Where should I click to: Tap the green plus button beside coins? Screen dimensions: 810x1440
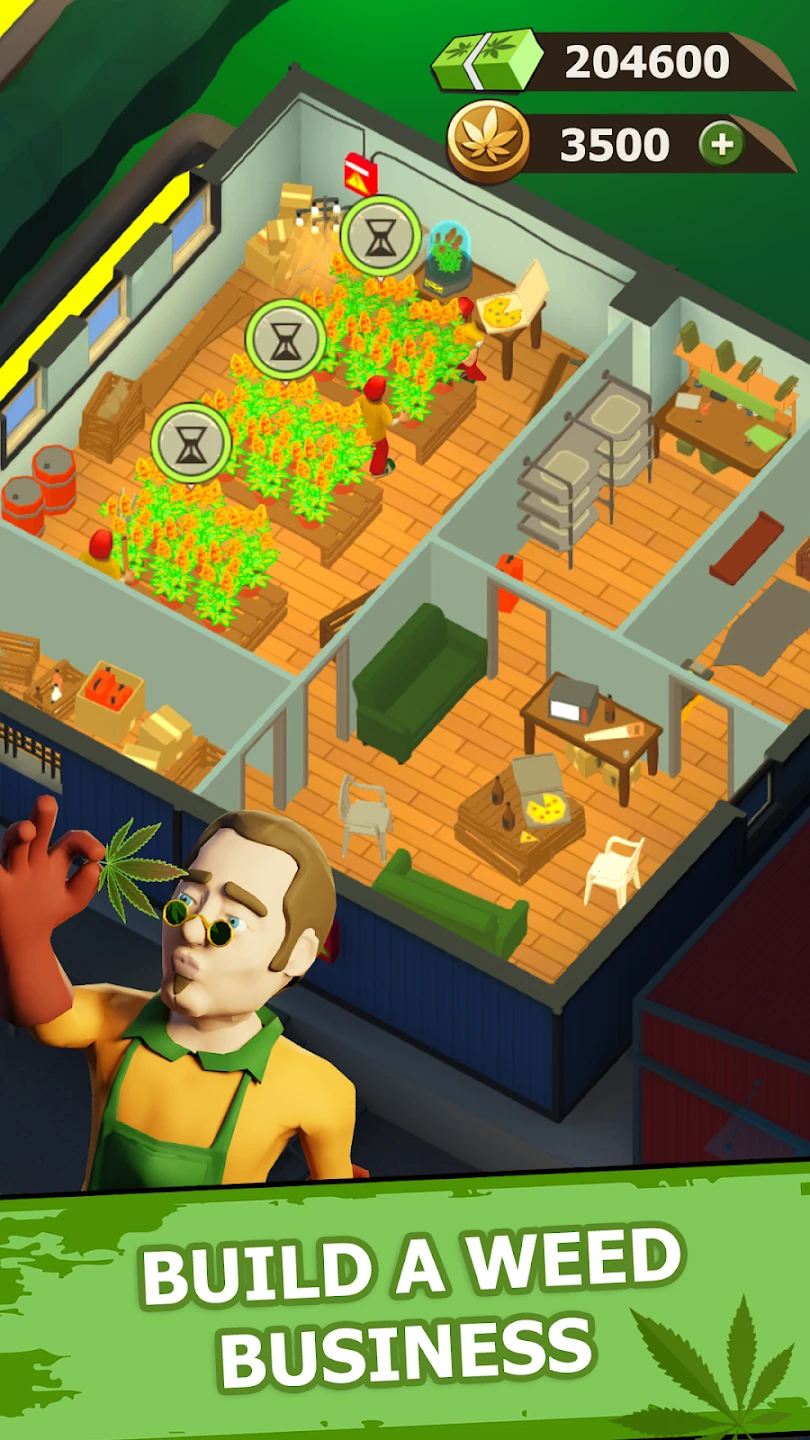(721, 146)
